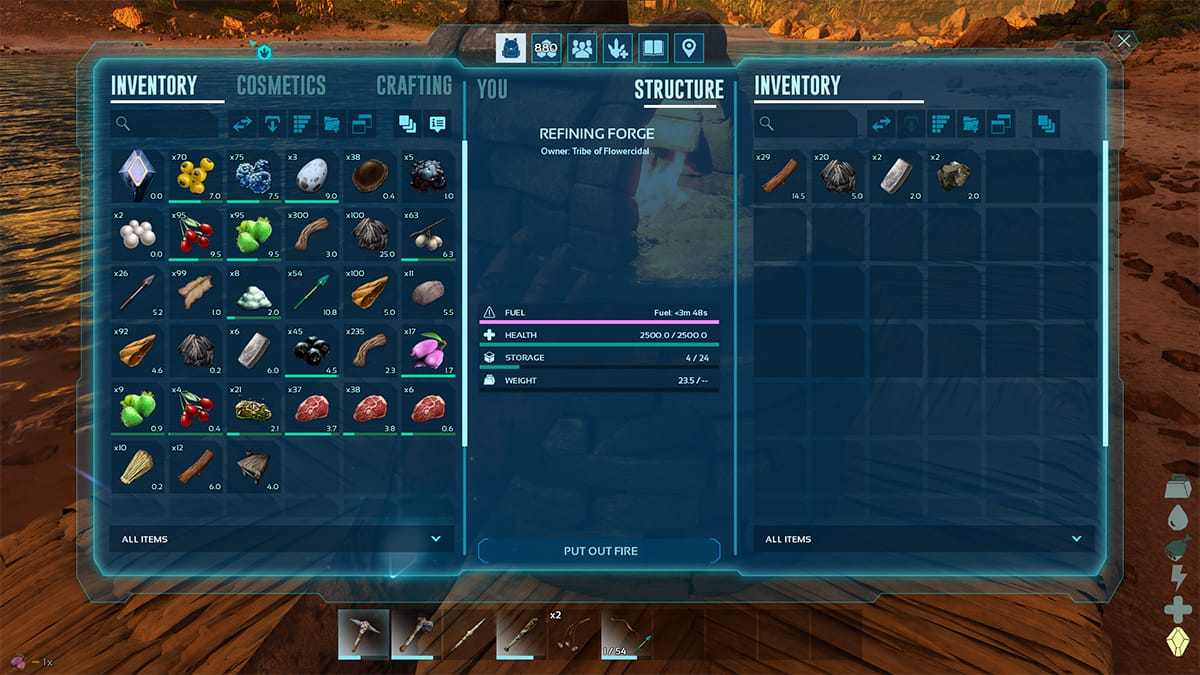Show the open book tab

[x=653, y=47]
